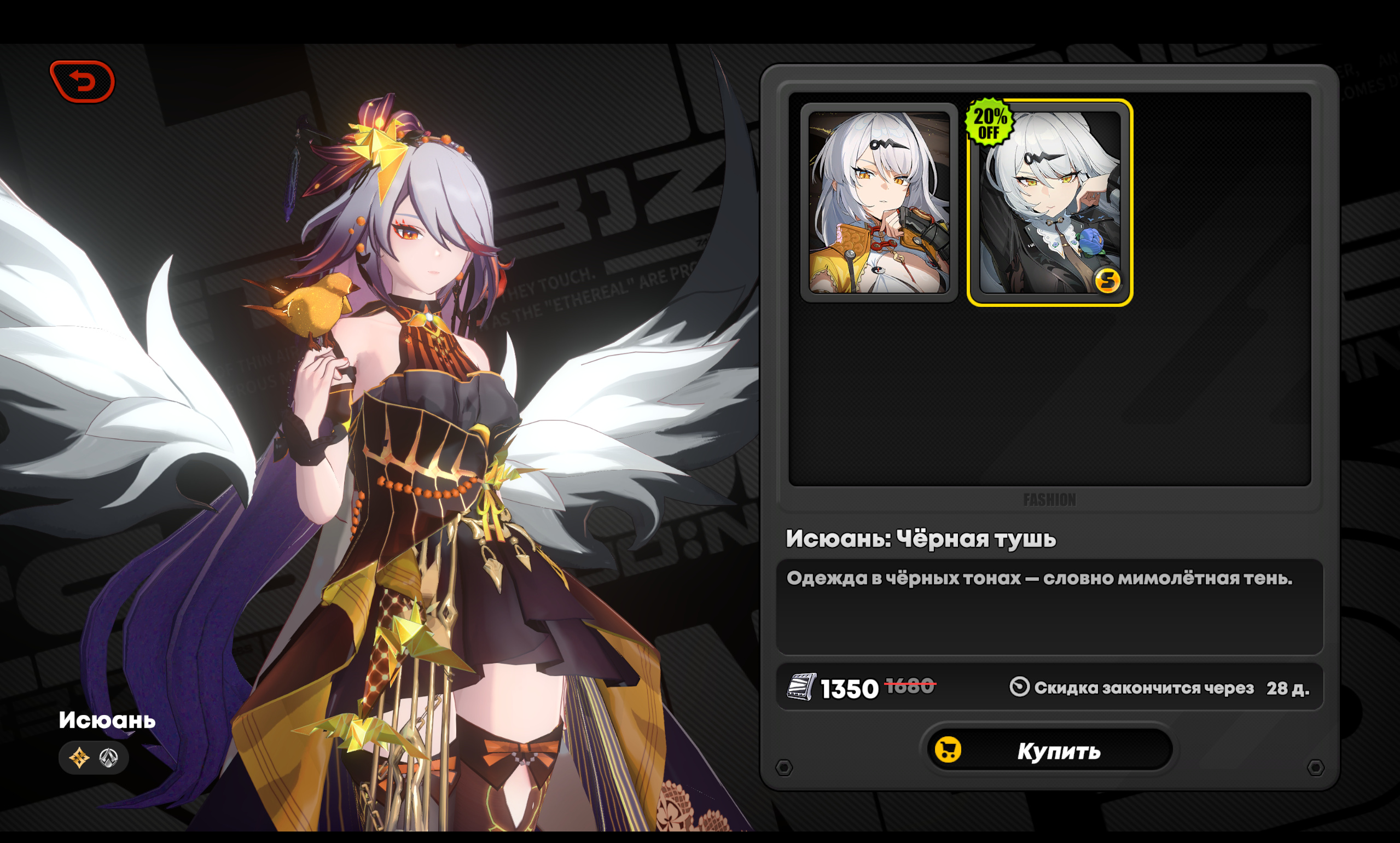
Task: Select the default yellow-outfit skin thumbnail
Action: tap(879, 203)
